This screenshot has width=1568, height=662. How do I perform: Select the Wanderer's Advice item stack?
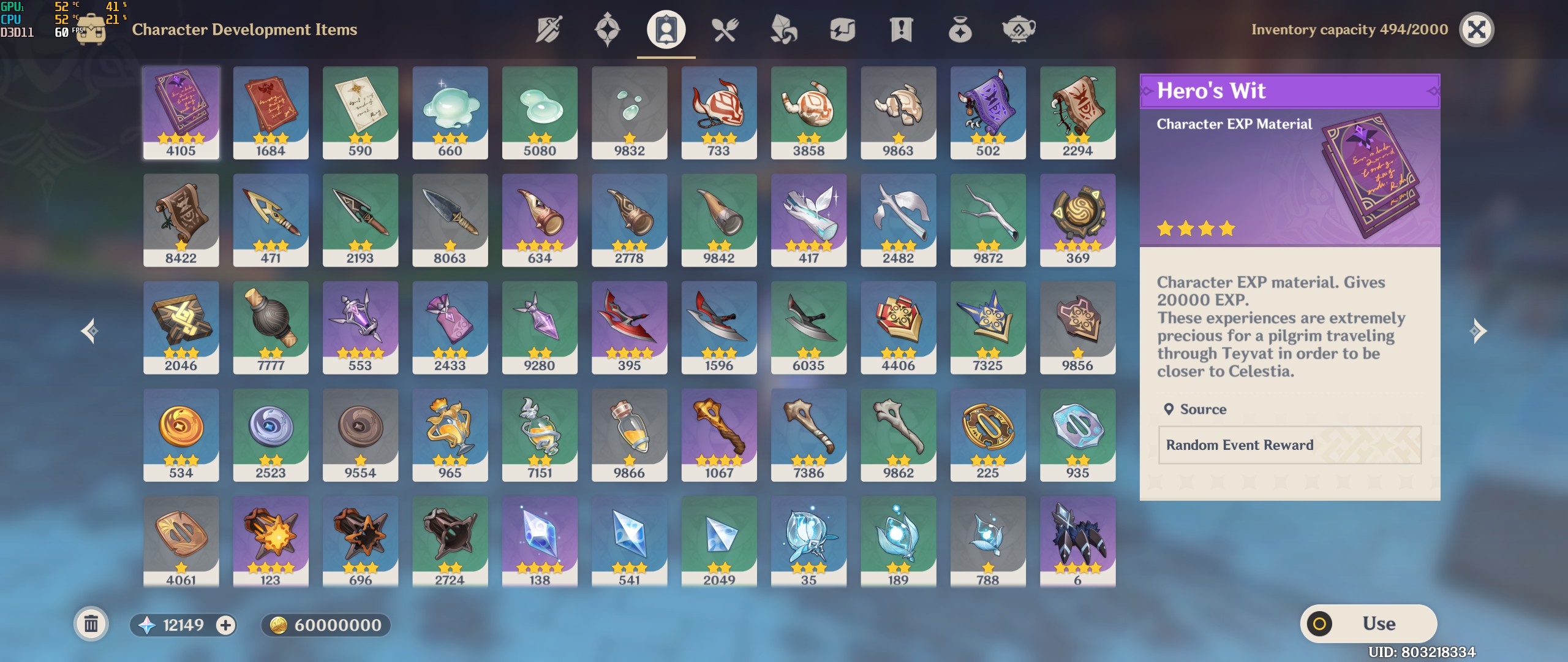point(361,112)
